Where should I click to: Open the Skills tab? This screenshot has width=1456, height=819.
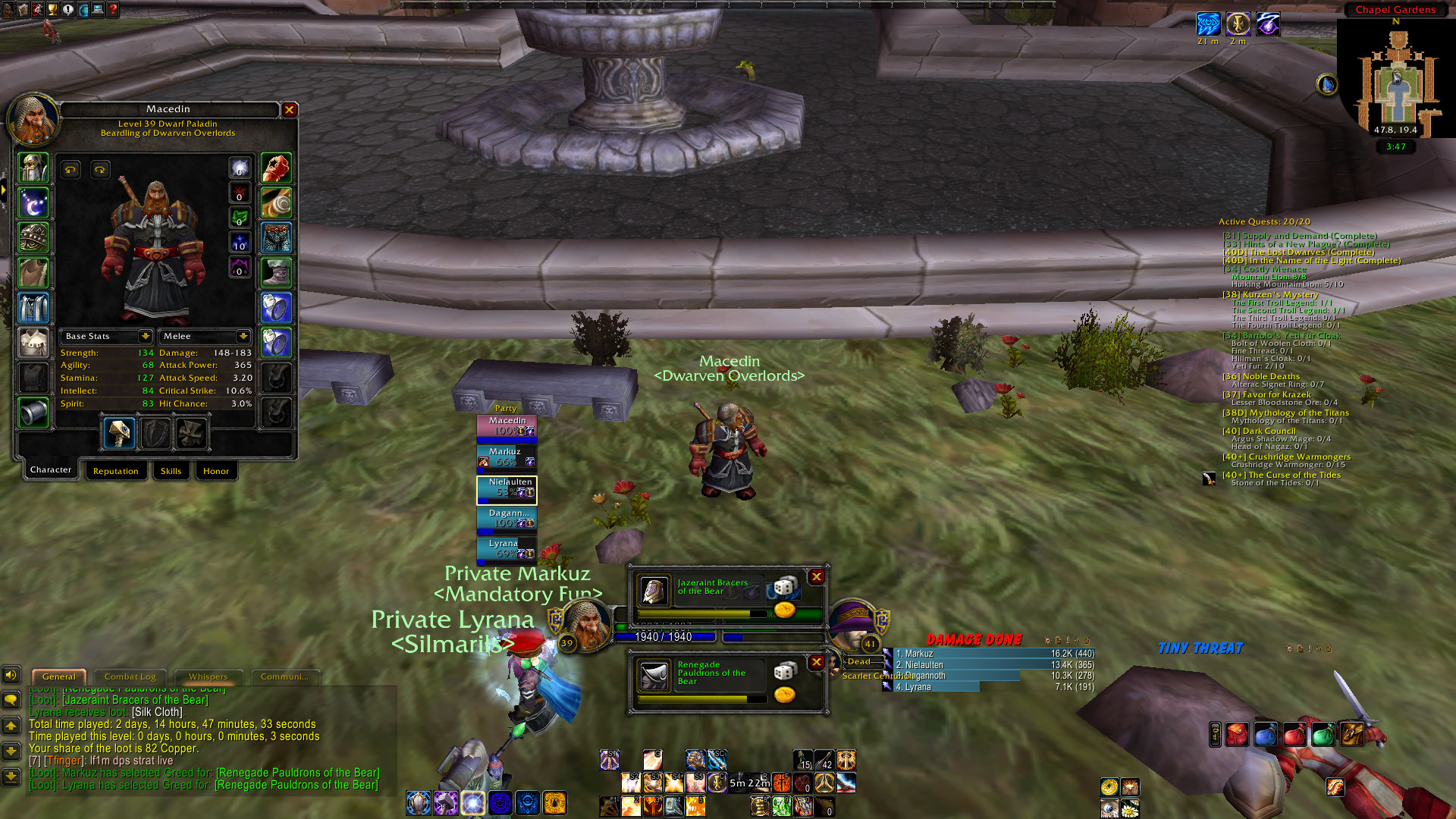pyautogui.click(x=171, y=471)
